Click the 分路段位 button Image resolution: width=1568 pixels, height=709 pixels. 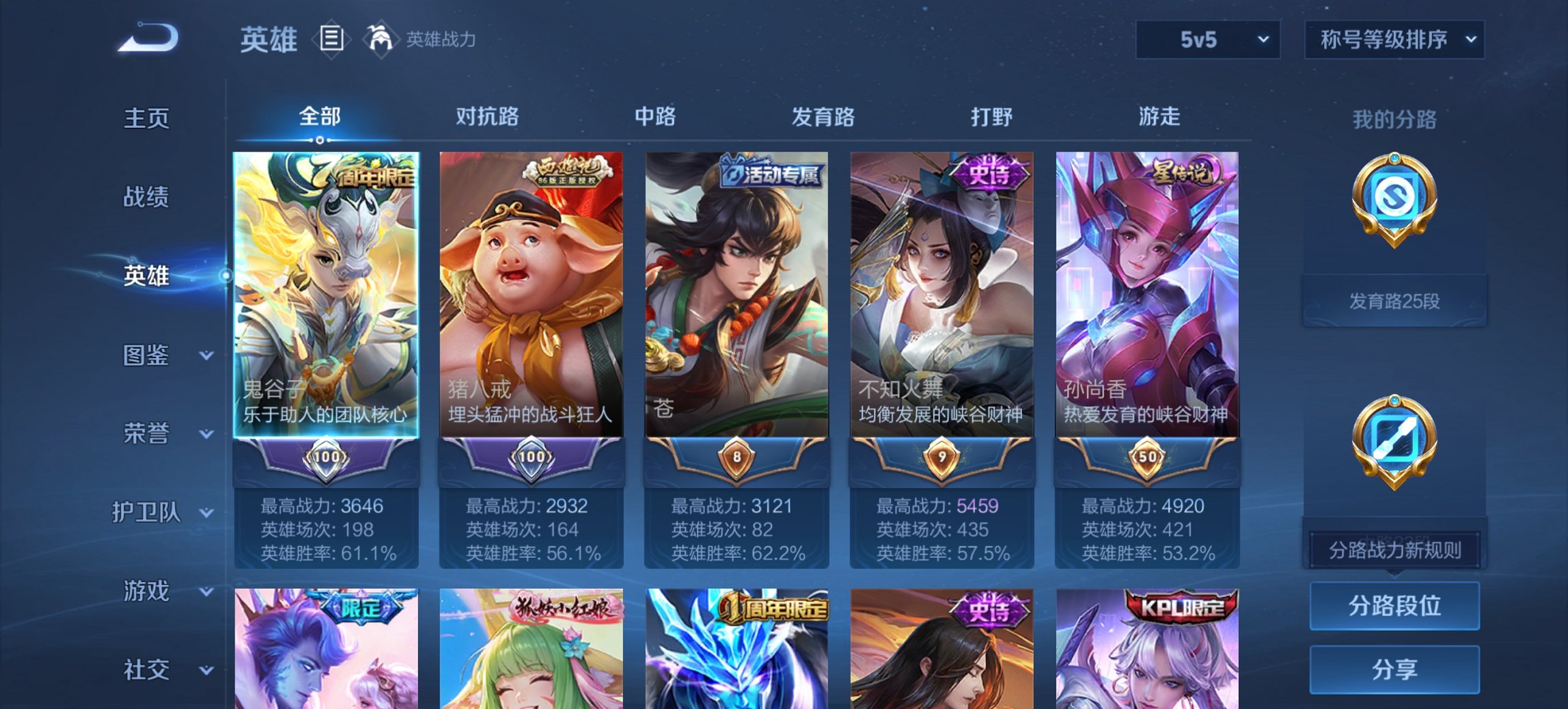(x=1394, y=606)
